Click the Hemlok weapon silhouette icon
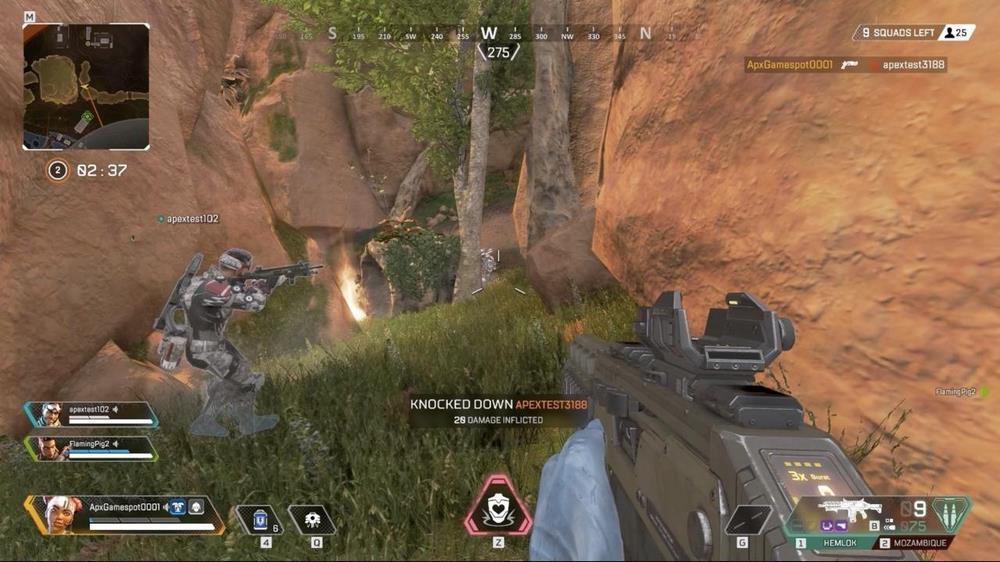 coord(844,507)
